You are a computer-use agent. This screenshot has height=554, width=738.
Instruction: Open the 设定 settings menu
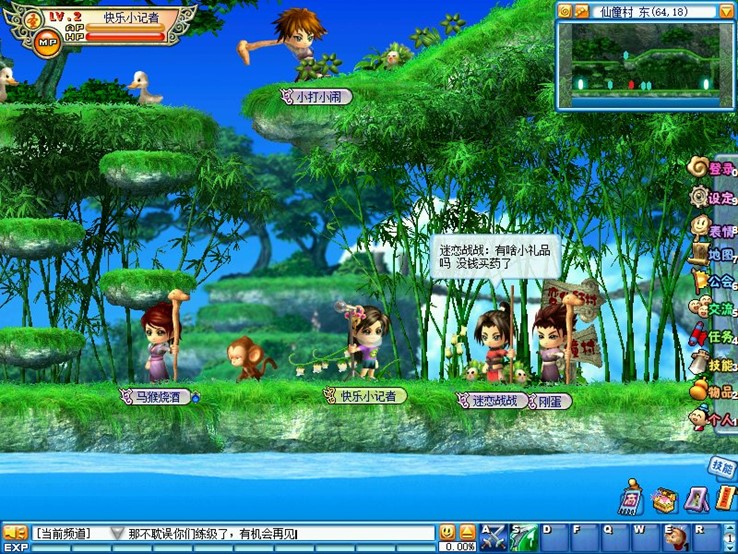coord(714,198)
